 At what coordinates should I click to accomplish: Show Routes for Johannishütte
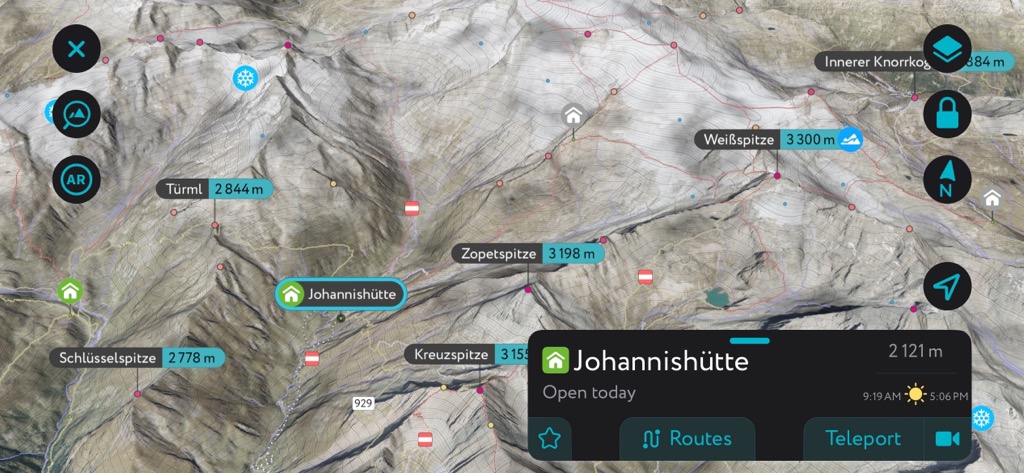(687, 438)
